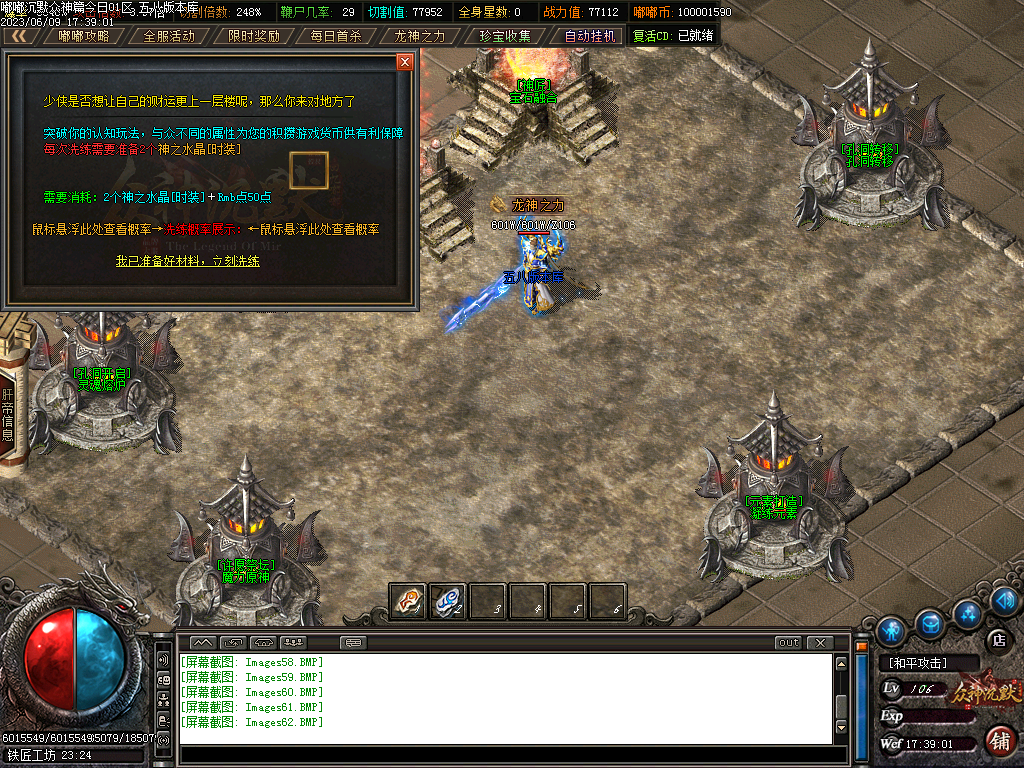The height and width of the screenshot is (768, 1024).
Task: Click the chat window OUT button
Action: [788, 643]
